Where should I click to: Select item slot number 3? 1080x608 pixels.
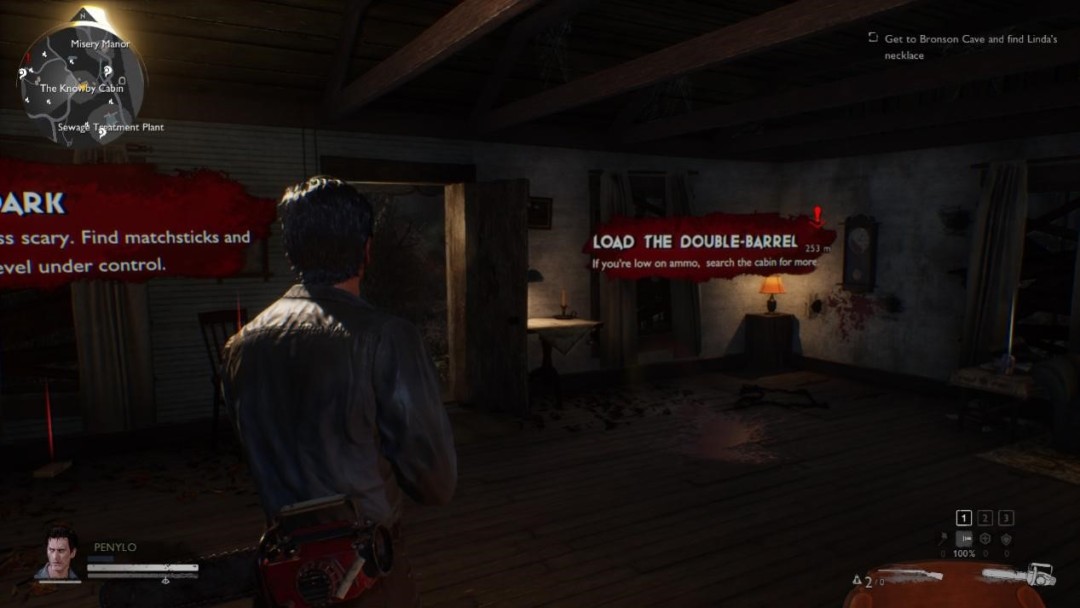coord(1006,518)
